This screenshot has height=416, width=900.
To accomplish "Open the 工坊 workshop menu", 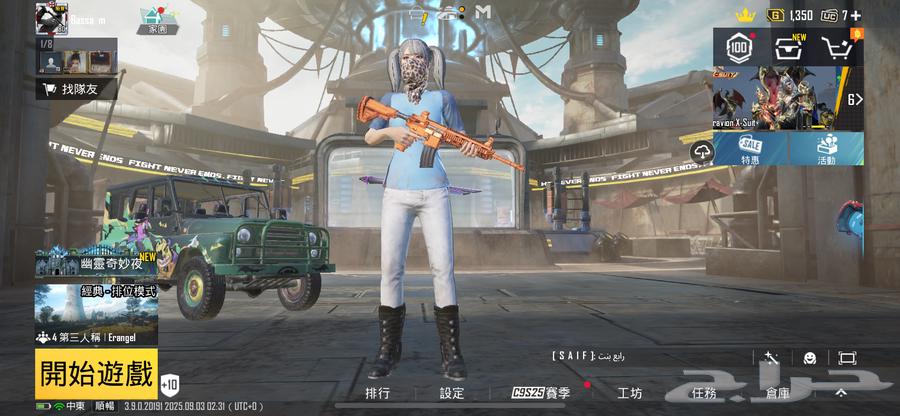I will pos(630,394).
